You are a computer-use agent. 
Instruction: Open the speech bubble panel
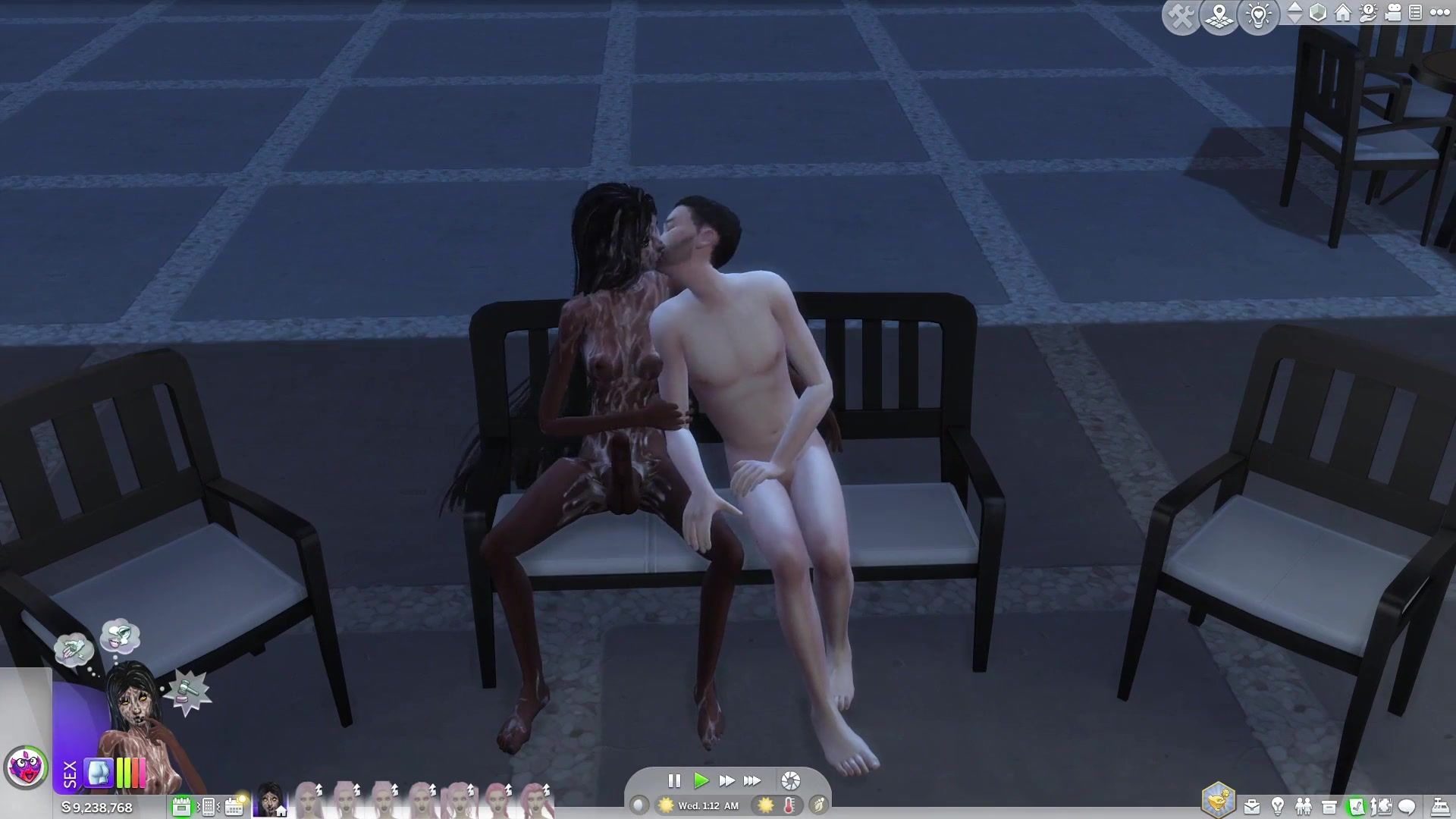(1407, 807)
